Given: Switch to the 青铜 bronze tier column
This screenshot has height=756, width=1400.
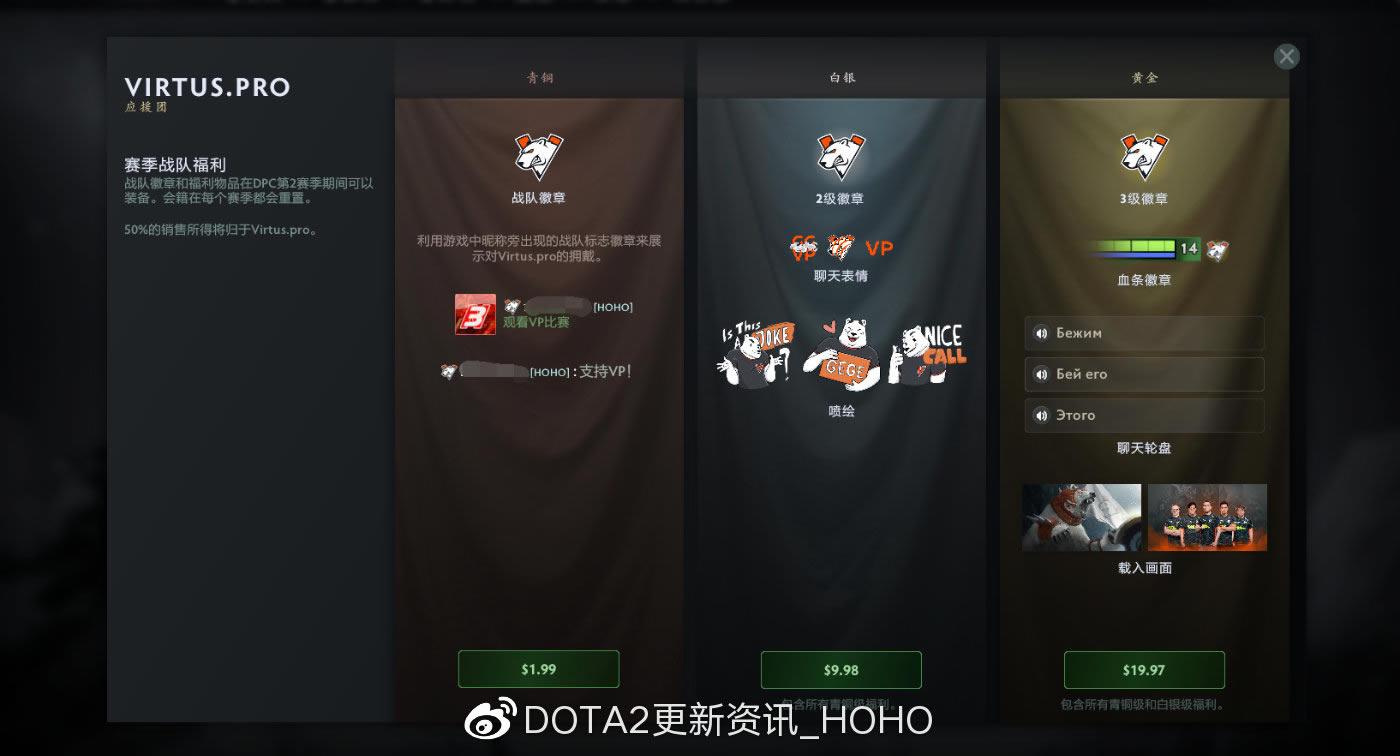Looking at the screenshot, I should (x=539, y=77).
